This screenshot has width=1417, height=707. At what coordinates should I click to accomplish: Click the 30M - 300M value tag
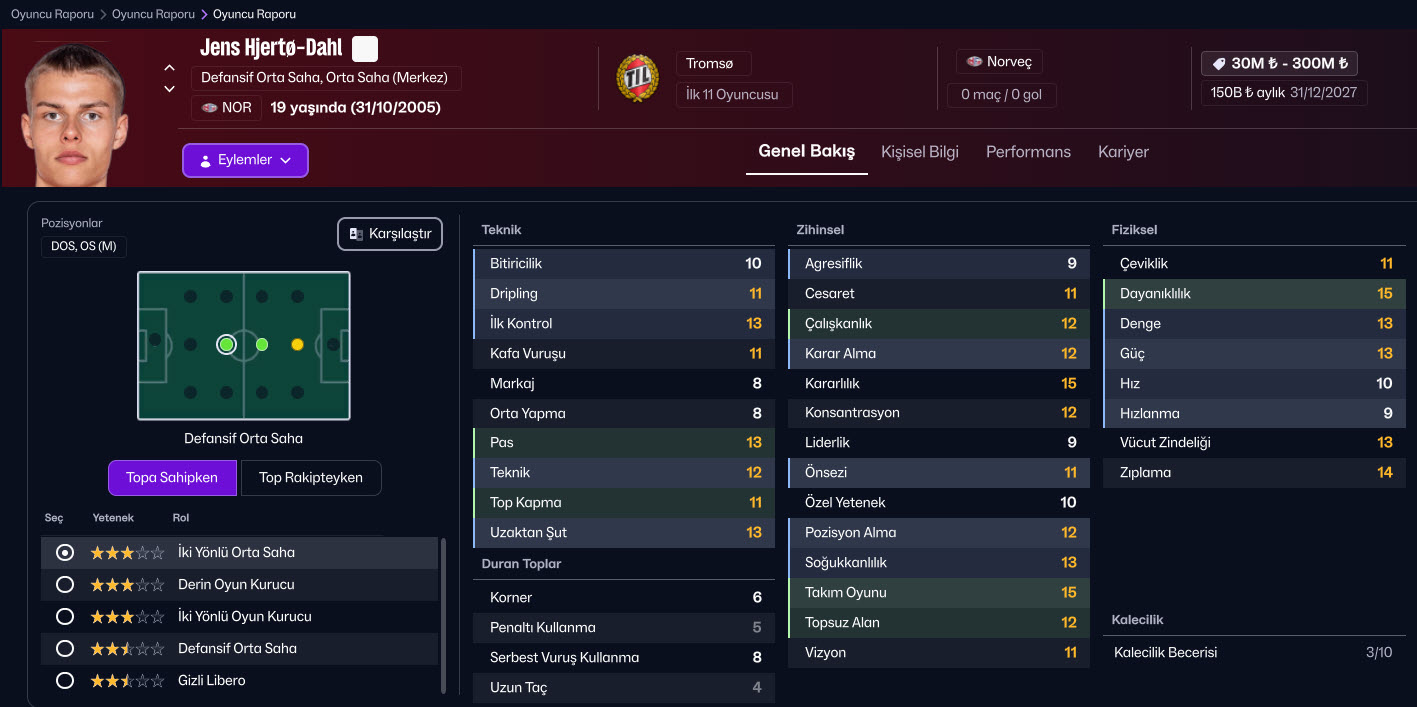1279,63
